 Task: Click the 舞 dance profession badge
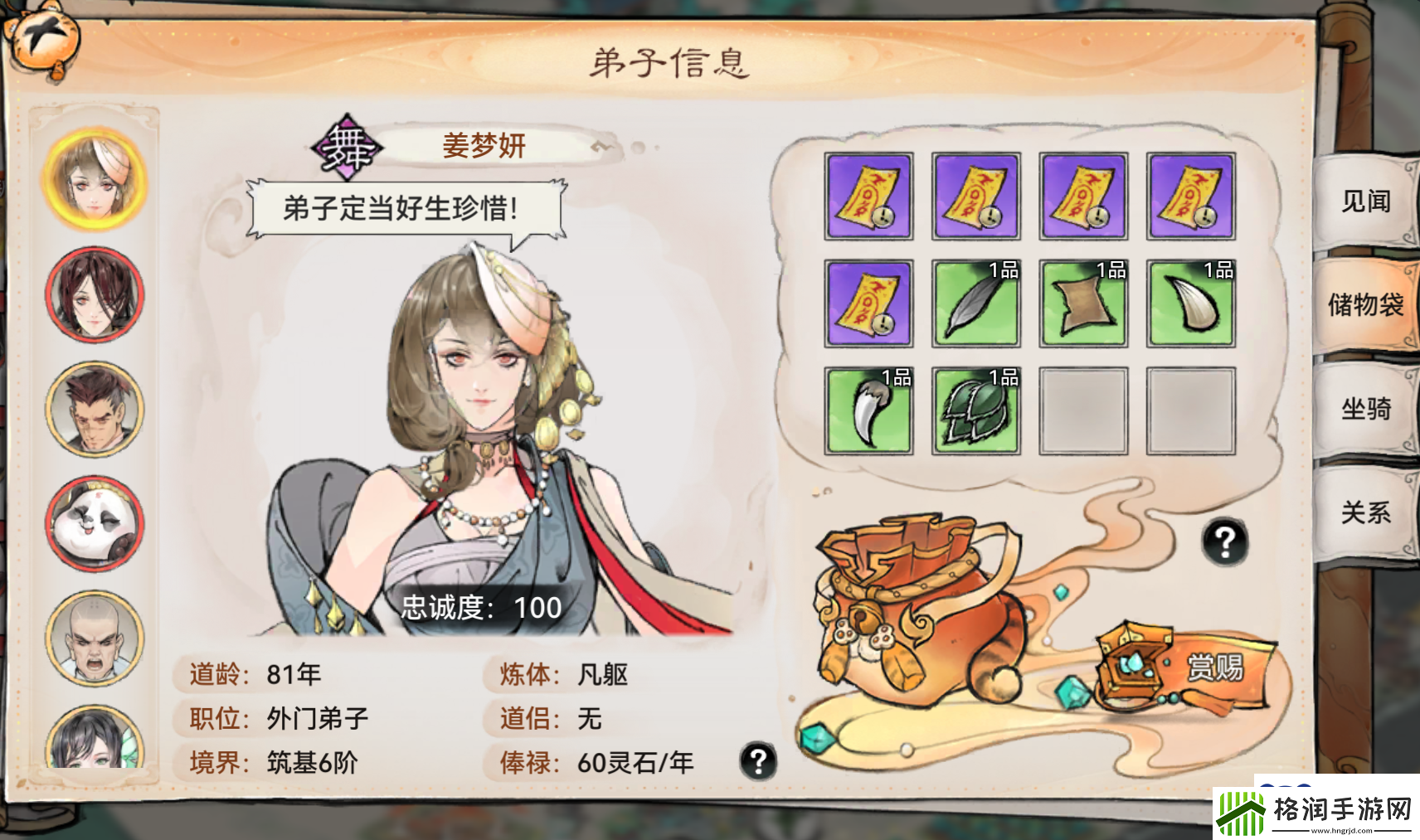[x=346, y=146]
